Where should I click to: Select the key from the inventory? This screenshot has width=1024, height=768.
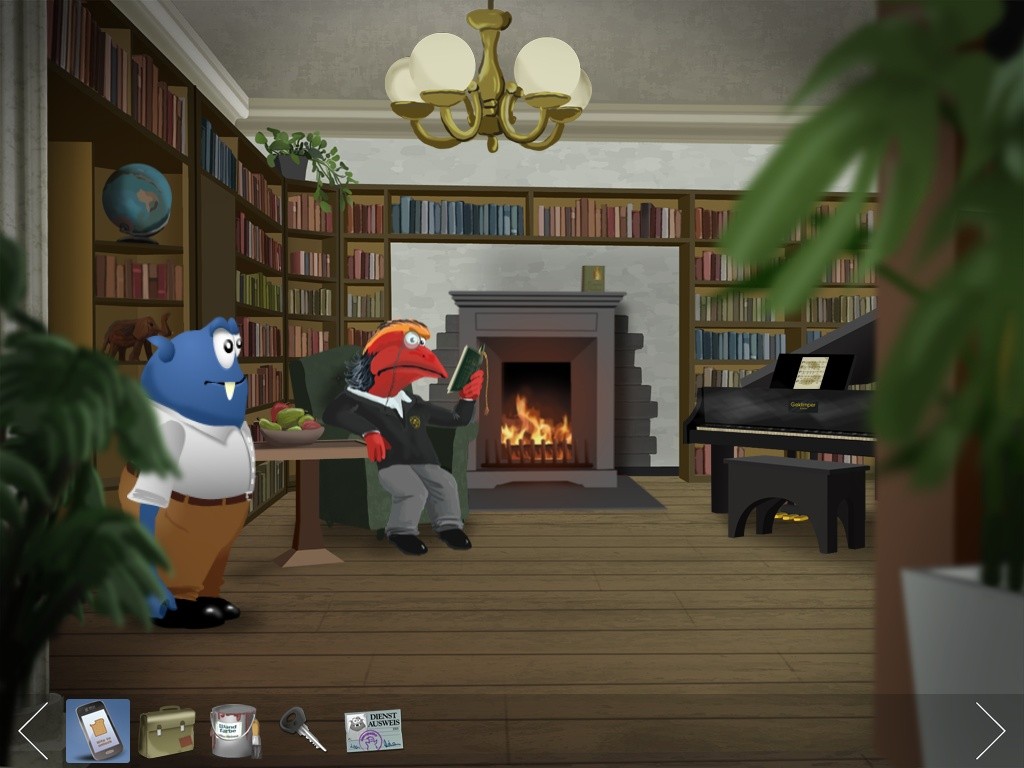[x=302, y=730]
